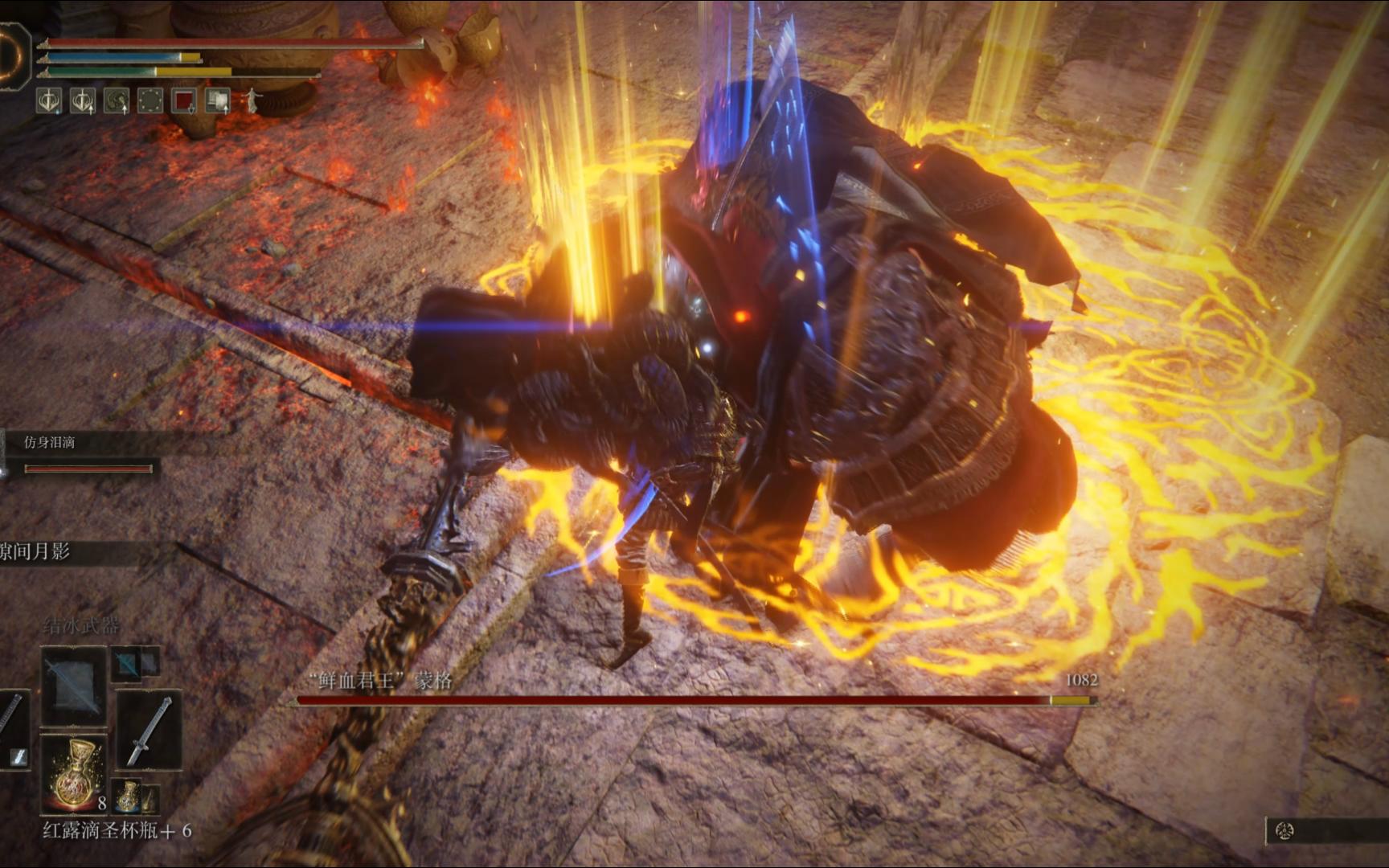Inspect the red square debuff status icon
1389x868 pixels.
pos(184,100)
